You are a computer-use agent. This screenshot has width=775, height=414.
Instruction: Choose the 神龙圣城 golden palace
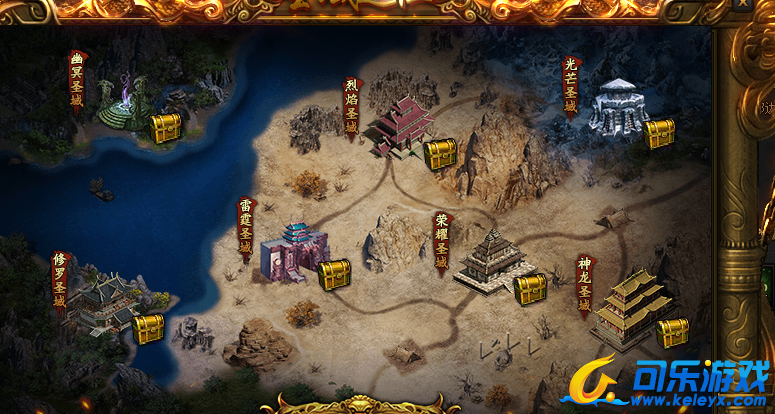[630, 306]
